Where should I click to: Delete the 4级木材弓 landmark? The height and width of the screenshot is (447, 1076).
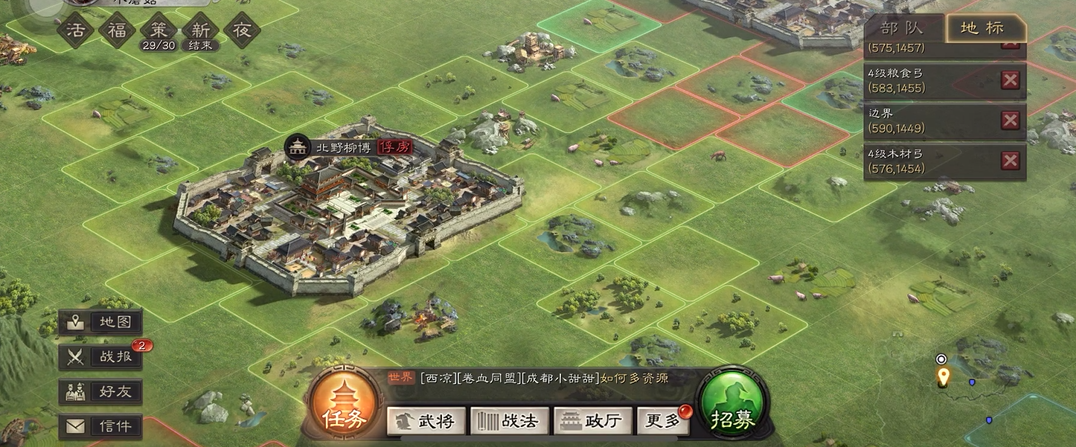(x=1010, y=162)
